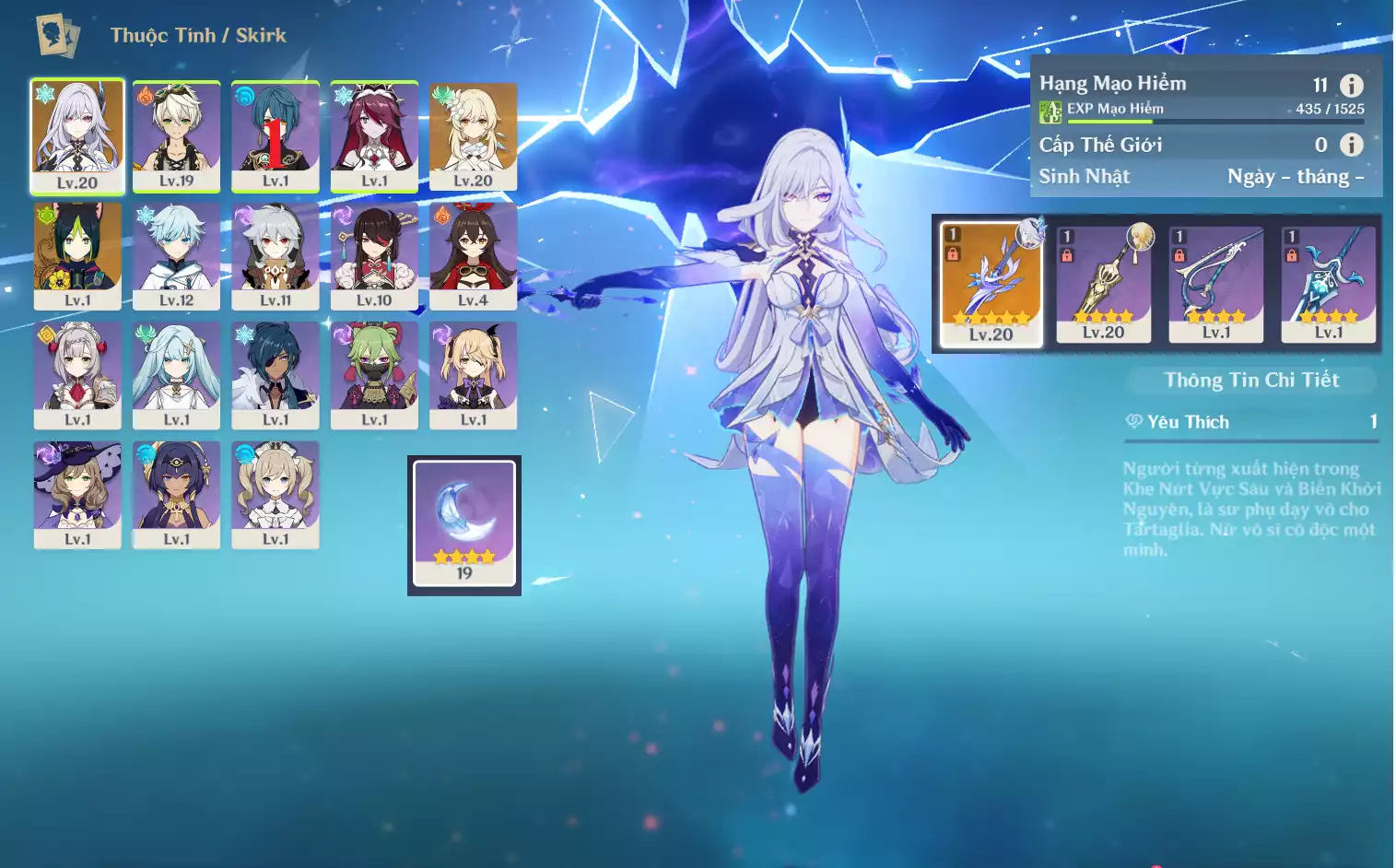Select Lisa with the purple witch hat
Screen dimensions: 1396x868
click(77, 494)
